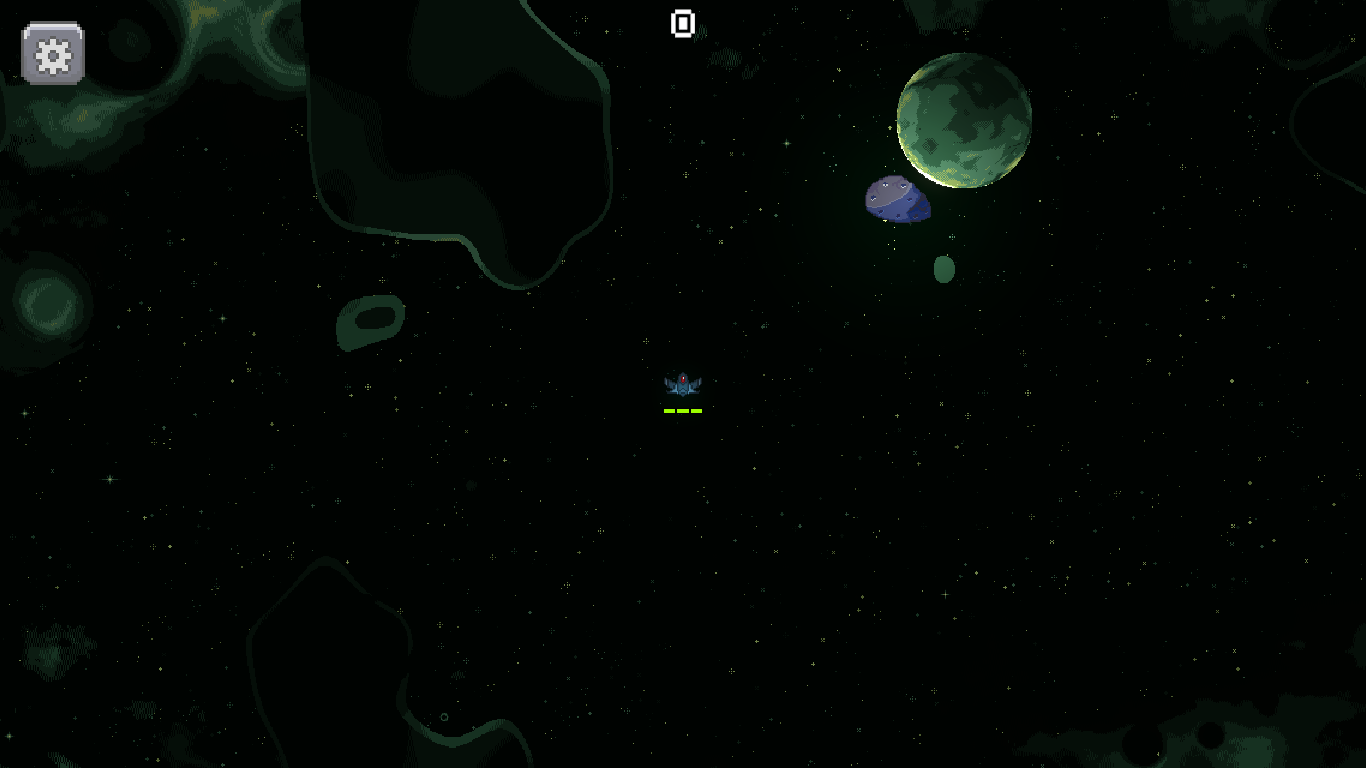The width and height of the screenshot is (1366, 768).
Task: Click the middle green health bar segment
Action: [x=683, y=411]
